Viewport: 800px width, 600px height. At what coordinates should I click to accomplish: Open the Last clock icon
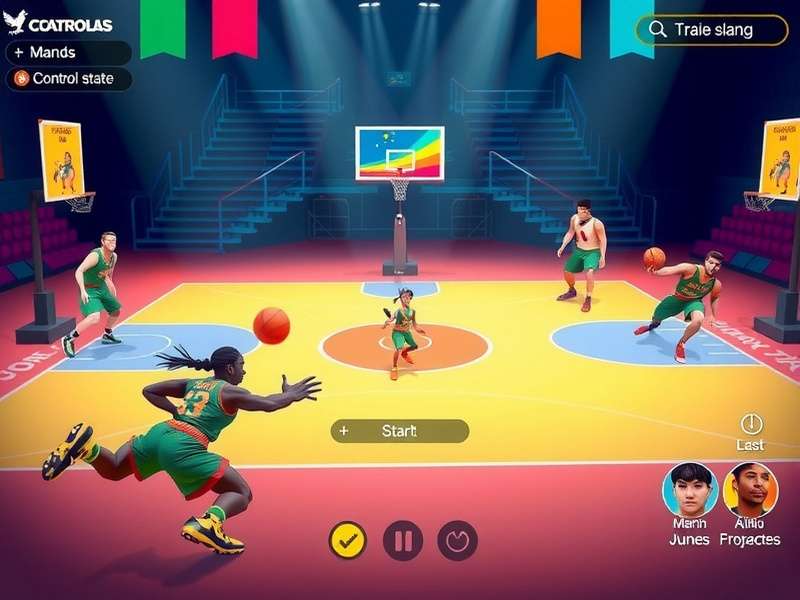pos(751,424)
